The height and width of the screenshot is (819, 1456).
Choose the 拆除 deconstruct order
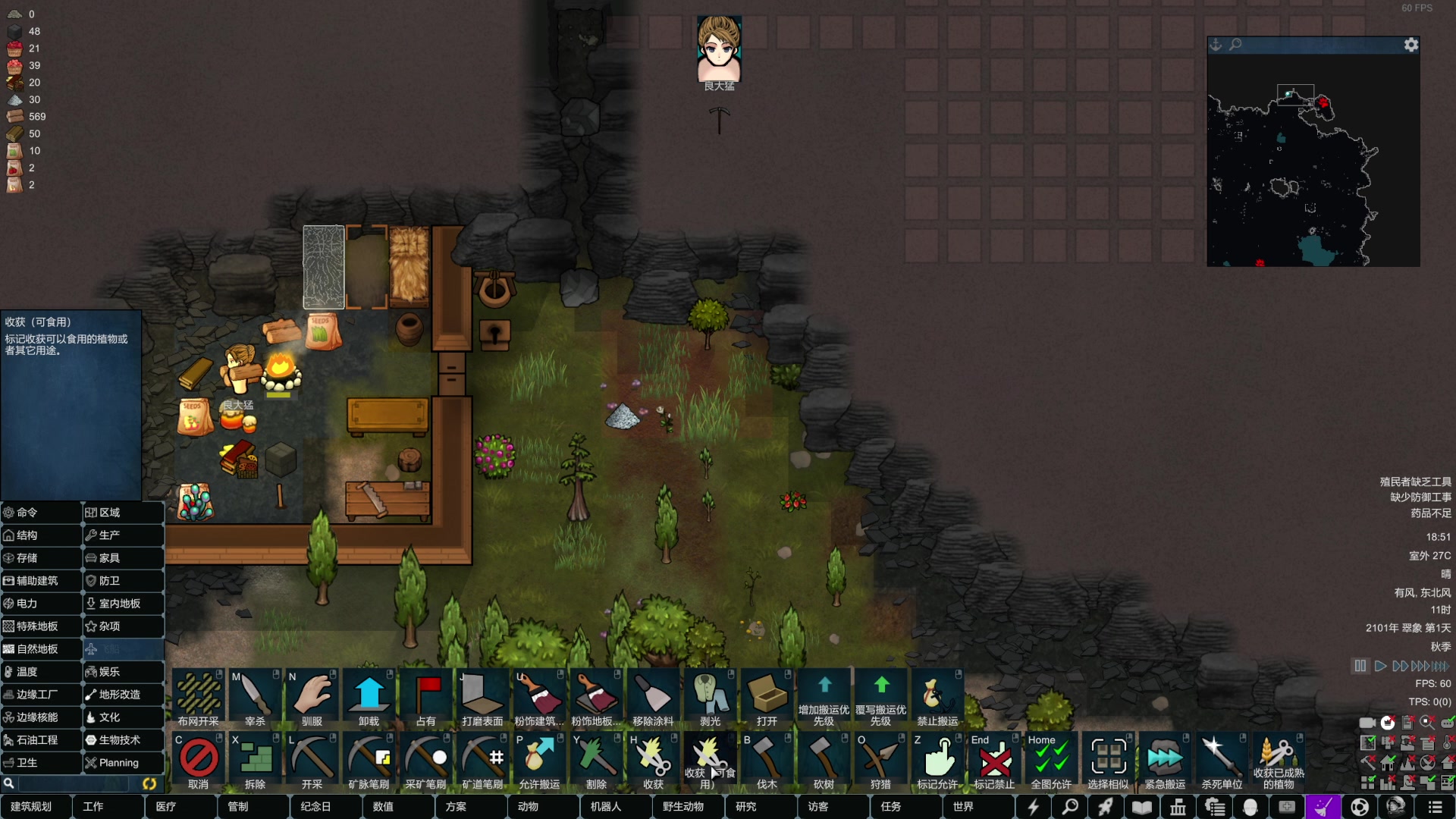[256, 761]
